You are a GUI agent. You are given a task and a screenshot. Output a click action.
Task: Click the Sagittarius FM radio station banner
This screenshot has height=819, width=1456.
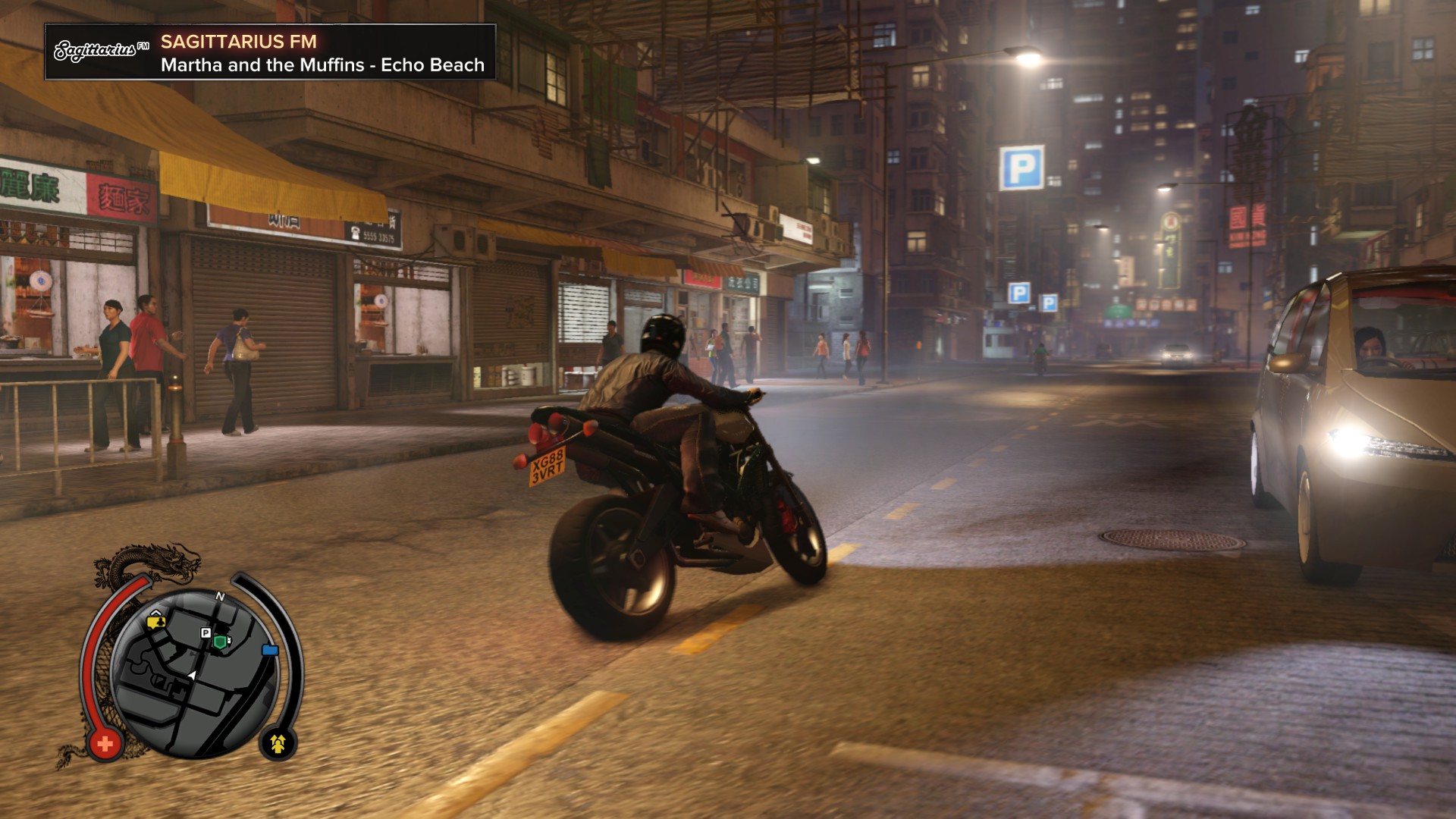[270, 52]
